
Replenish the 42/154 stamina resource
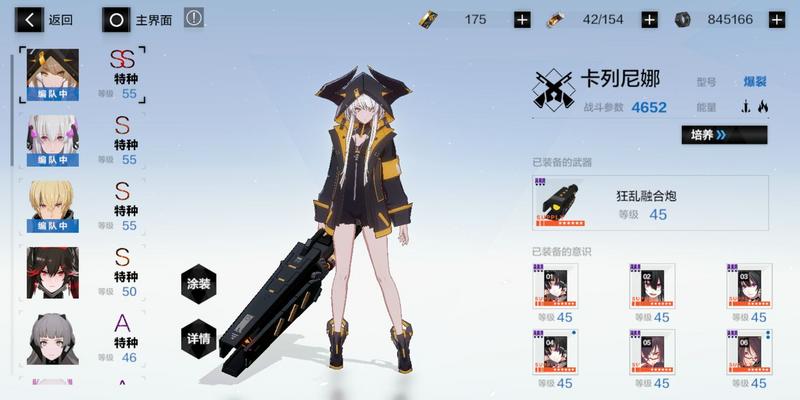coord(649,19)
